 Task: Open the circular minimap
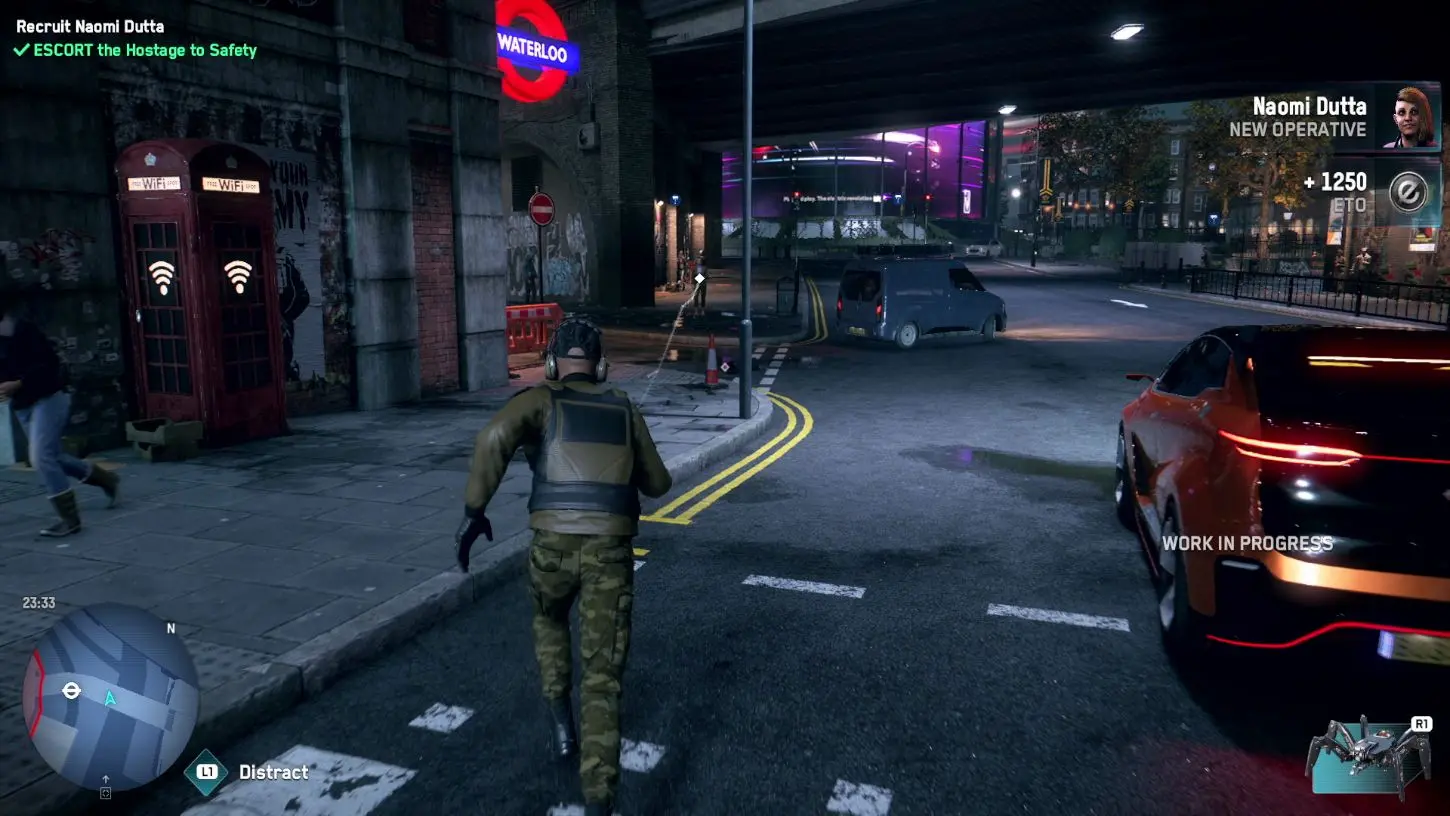(110, 697)
